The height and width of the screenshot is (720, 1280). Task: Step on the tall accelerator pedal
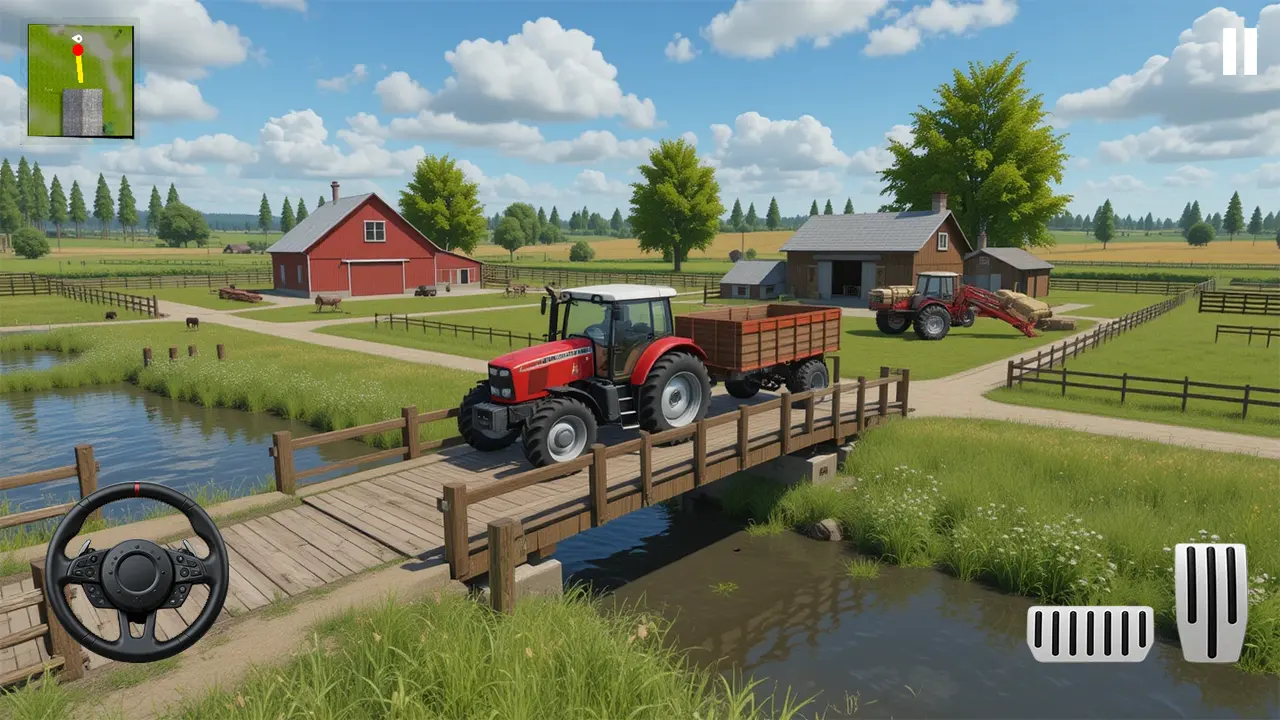1211,602
